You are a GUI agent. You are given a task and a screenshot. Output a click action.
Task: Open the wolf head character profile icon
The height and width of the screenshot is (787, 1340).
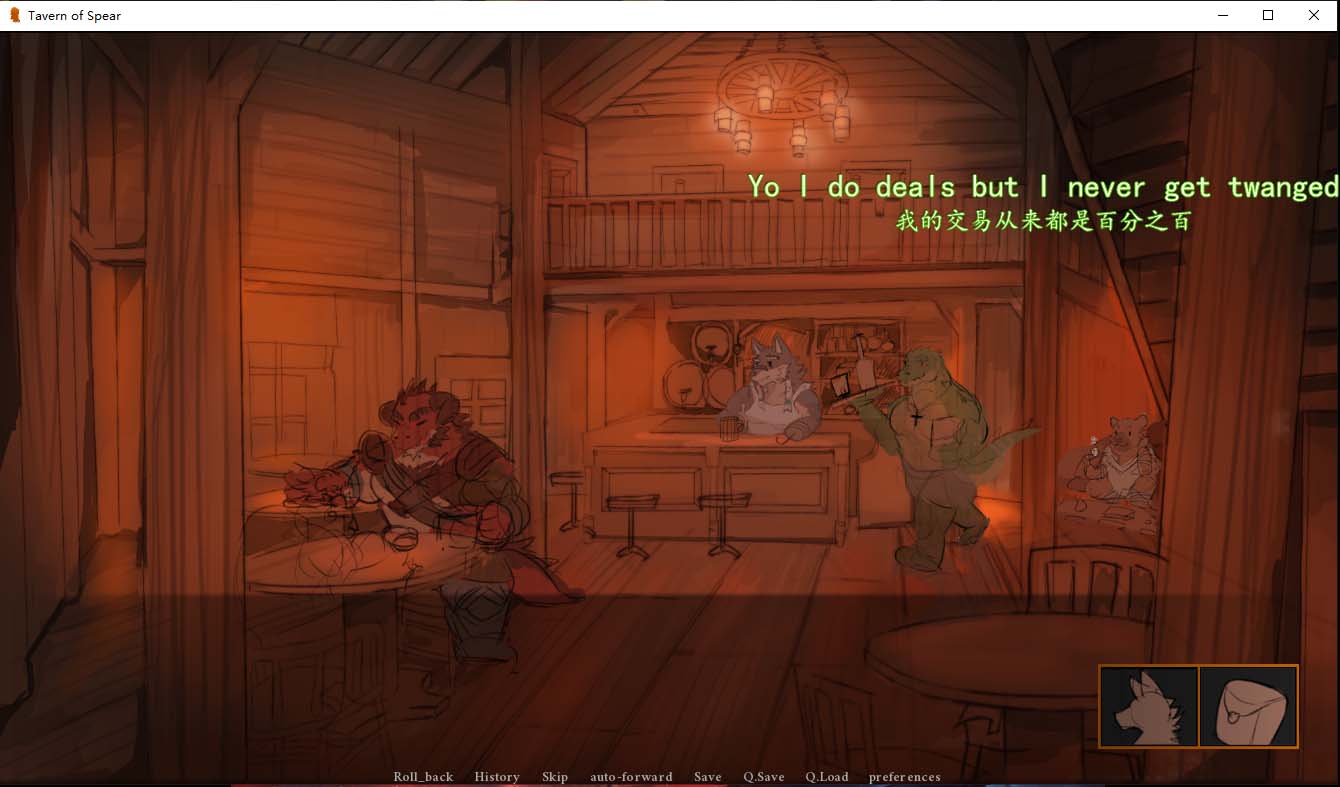tap(1148, 706)
